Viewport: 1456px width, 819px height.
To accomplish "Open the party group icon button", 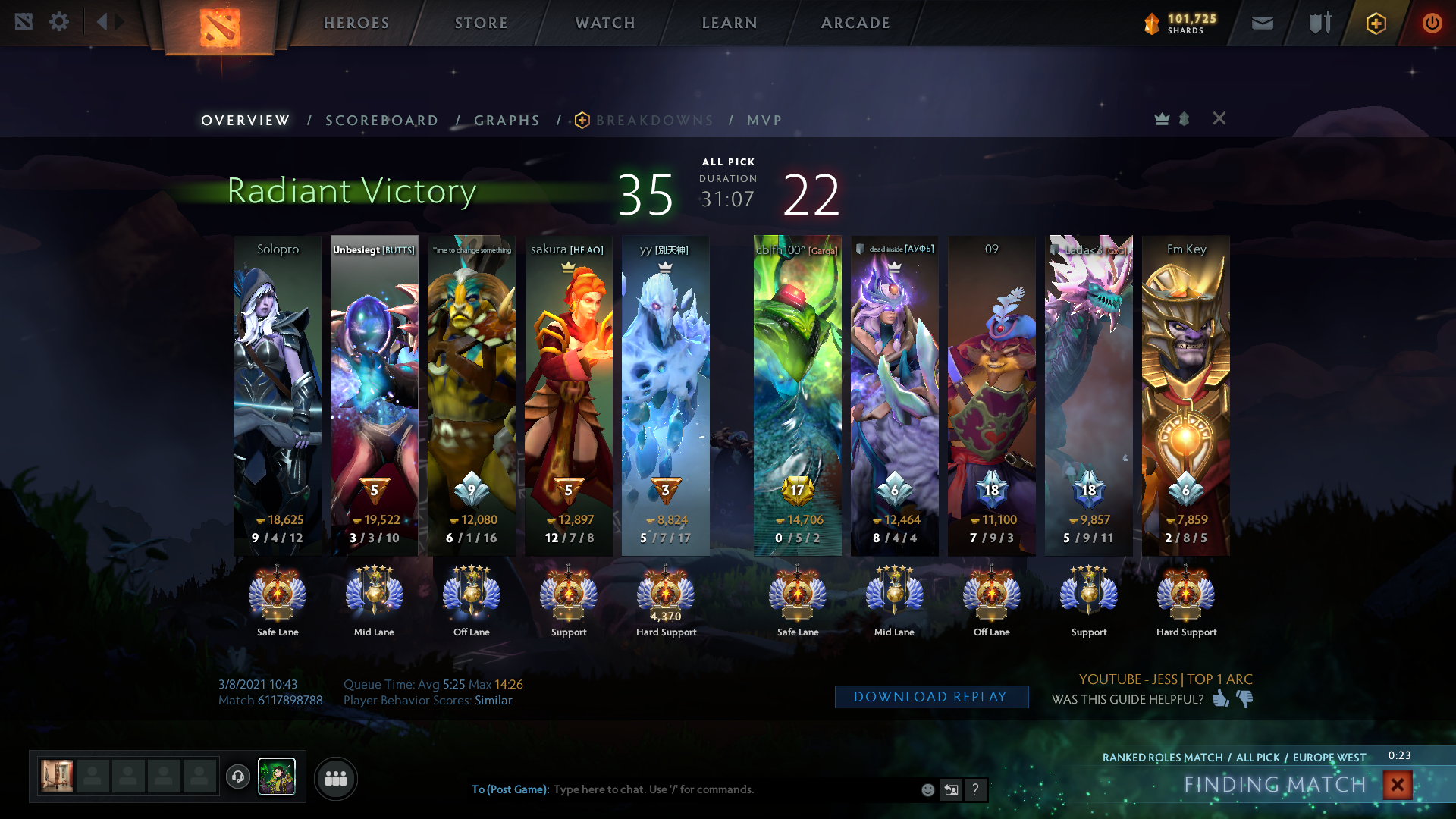I will pos(335,778).
